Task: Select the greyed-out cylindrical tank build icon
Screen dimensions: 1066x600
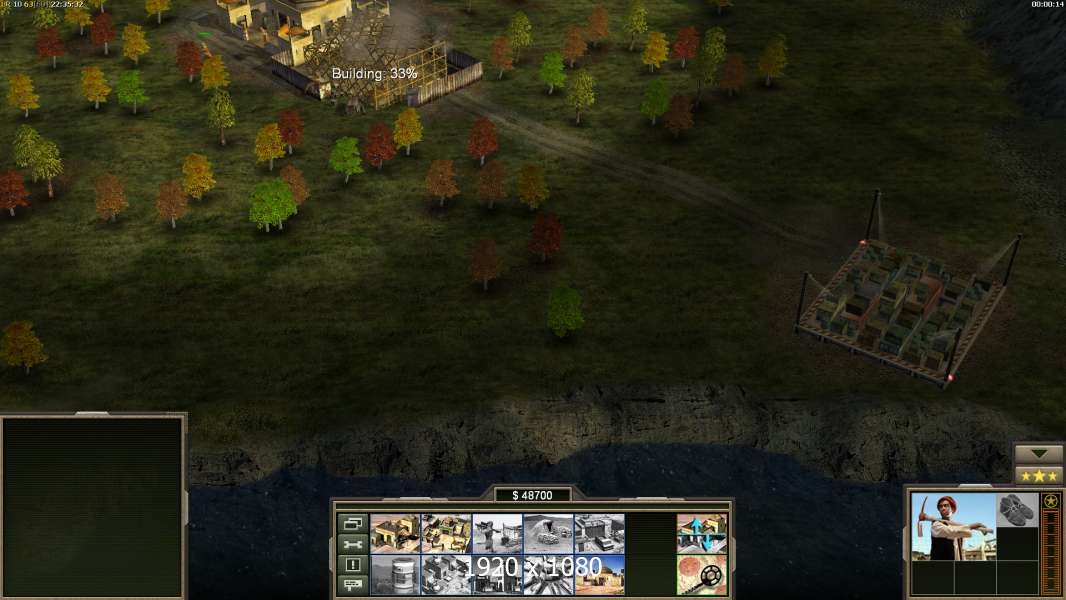Action: 395,575
